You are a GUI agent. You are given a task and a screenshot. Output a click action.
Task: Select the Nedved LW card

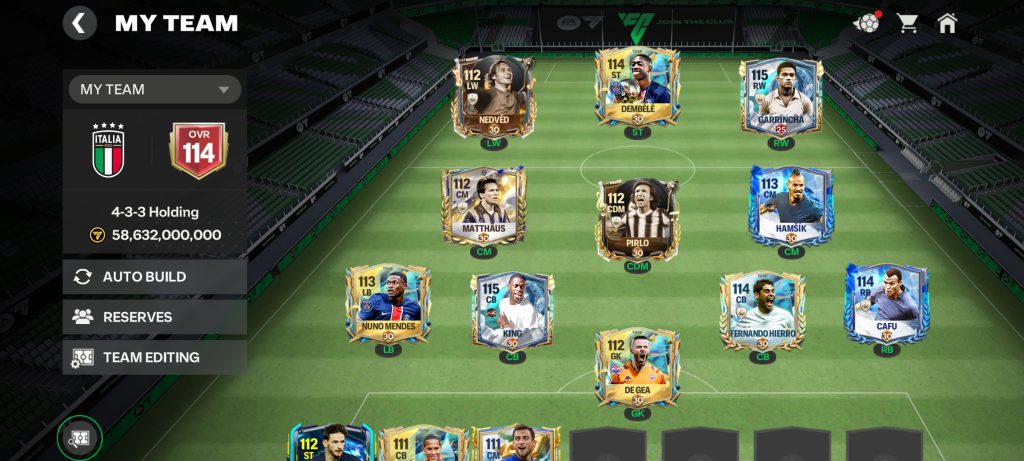click(x=494, y=95)
